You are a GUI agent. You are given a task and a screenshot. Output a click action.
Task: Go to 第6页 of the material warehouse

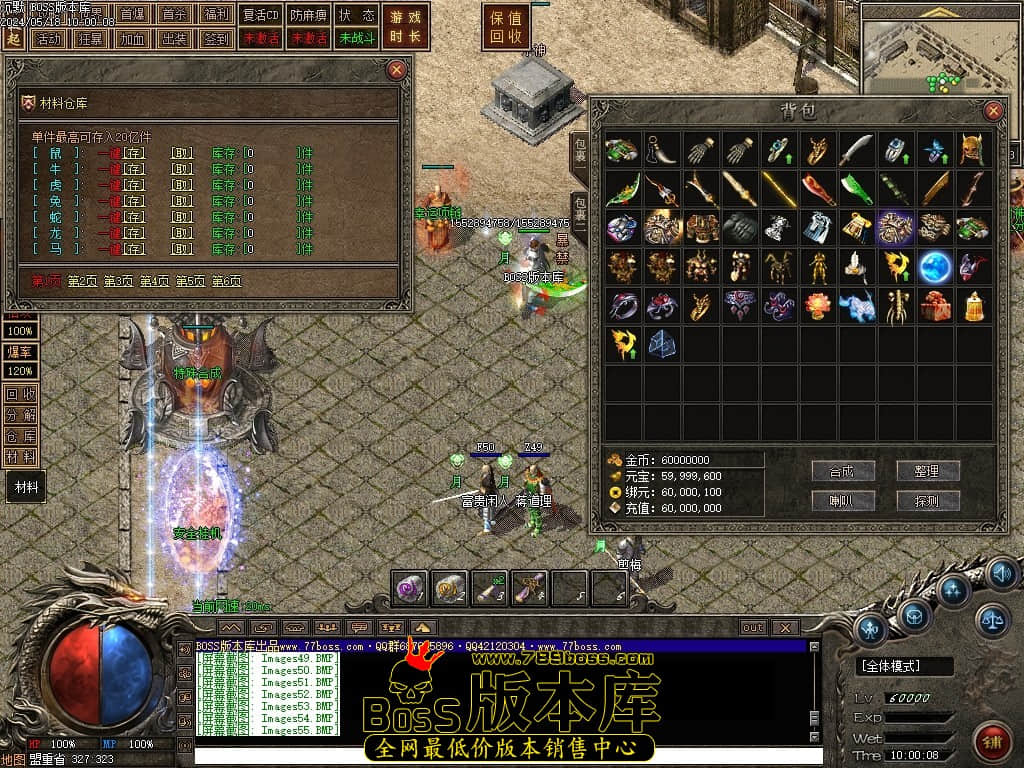(x=227, y=282)
